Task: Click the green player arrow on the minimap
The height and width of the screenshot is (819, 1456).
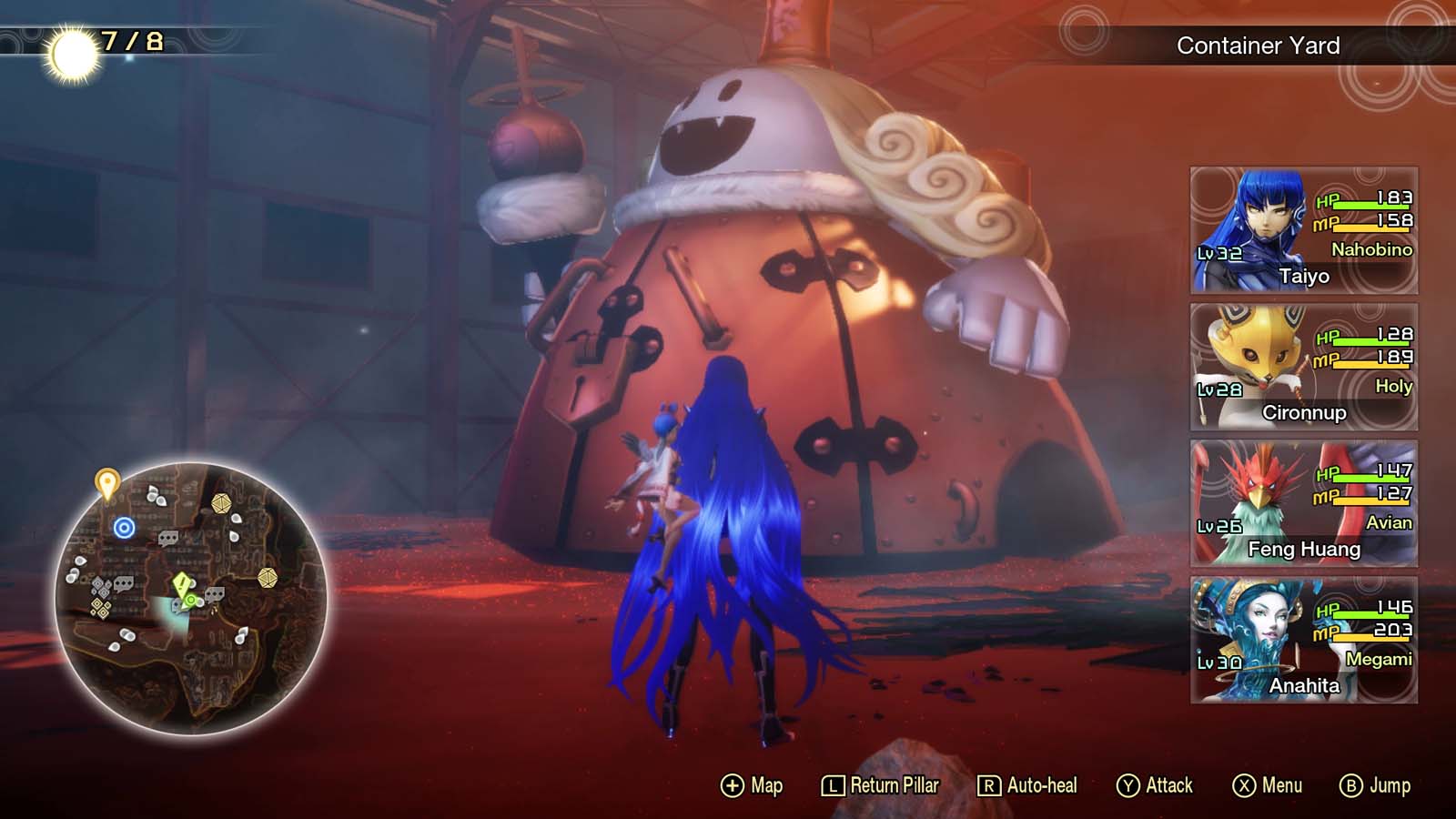Action: 191,601
